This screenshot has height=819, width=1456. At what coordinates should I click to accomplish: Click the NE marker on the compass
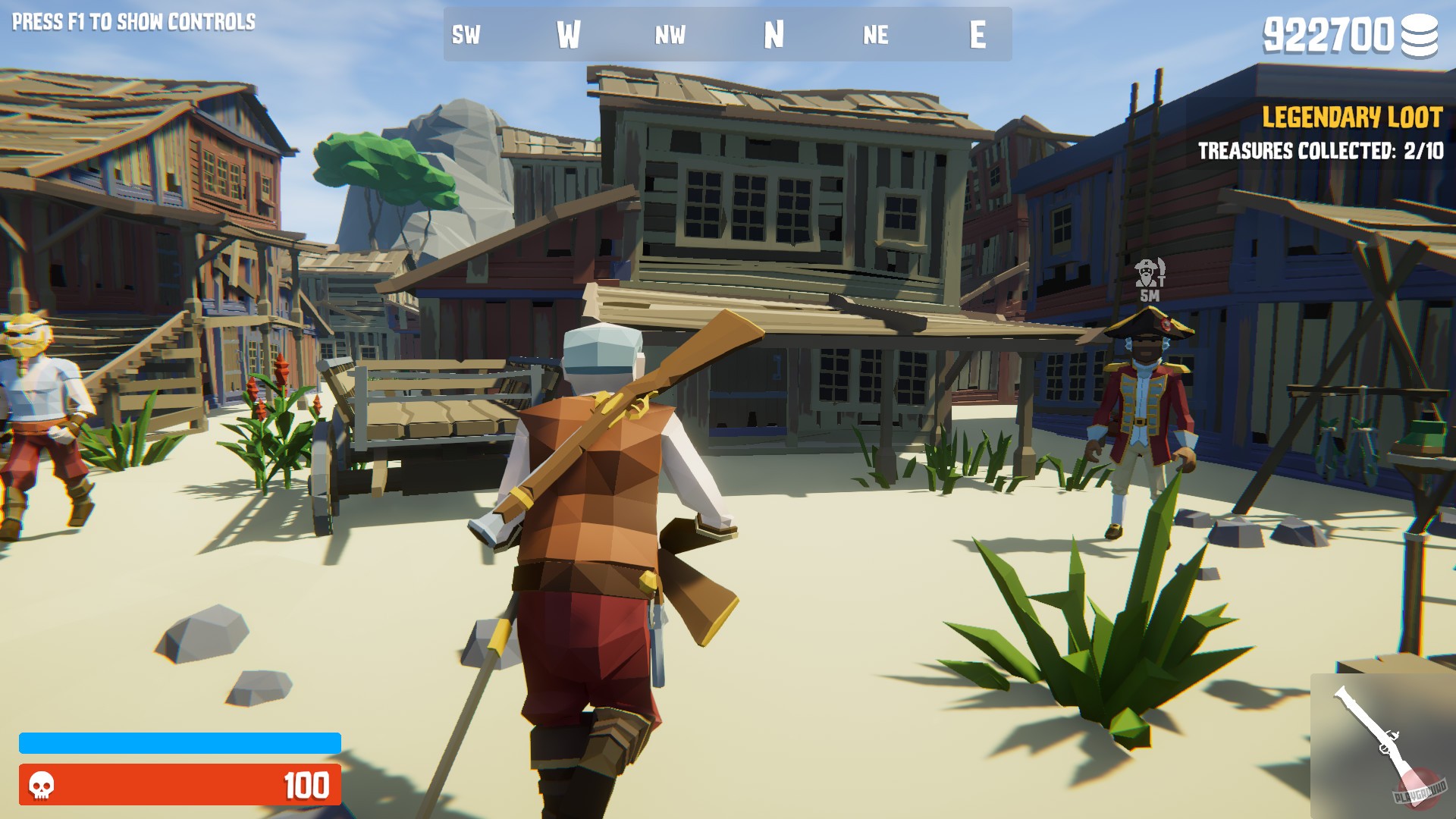(876, 35)
